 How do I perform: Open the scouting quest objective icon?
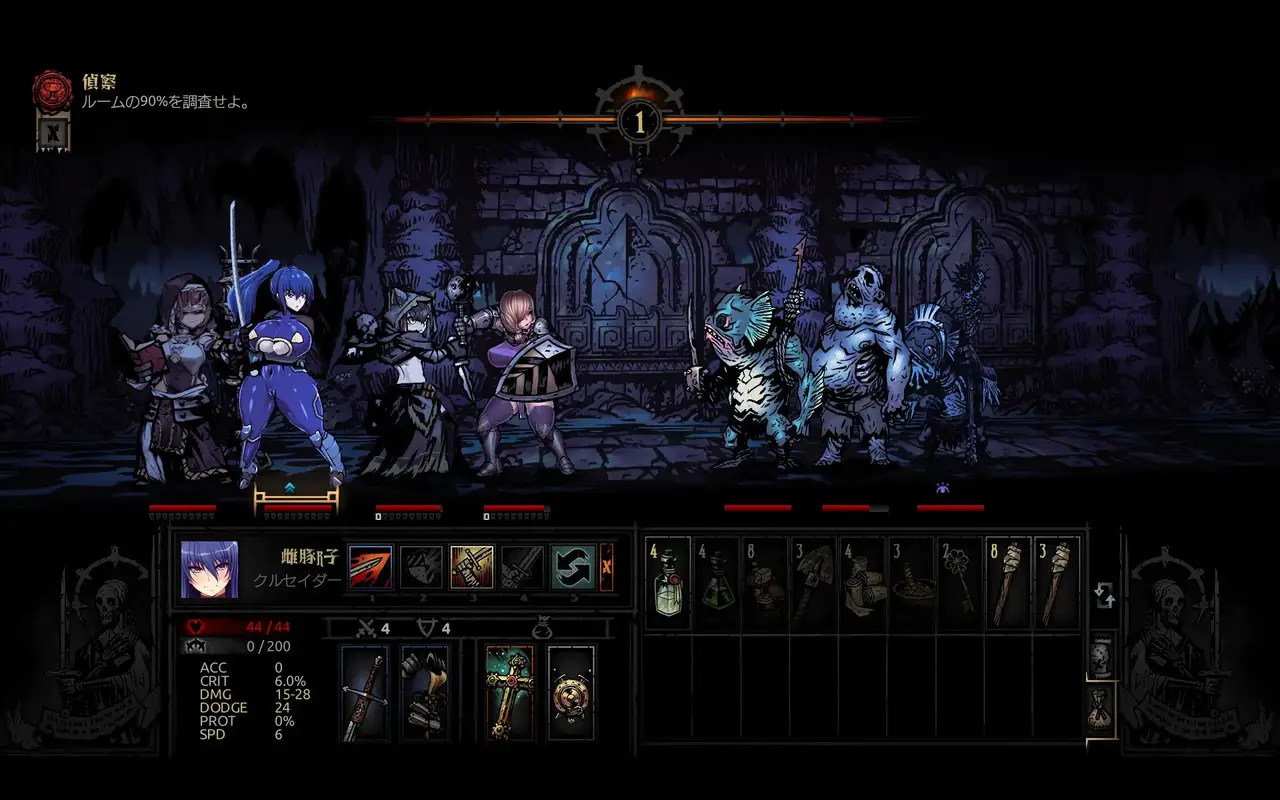[x=53, y=90]
